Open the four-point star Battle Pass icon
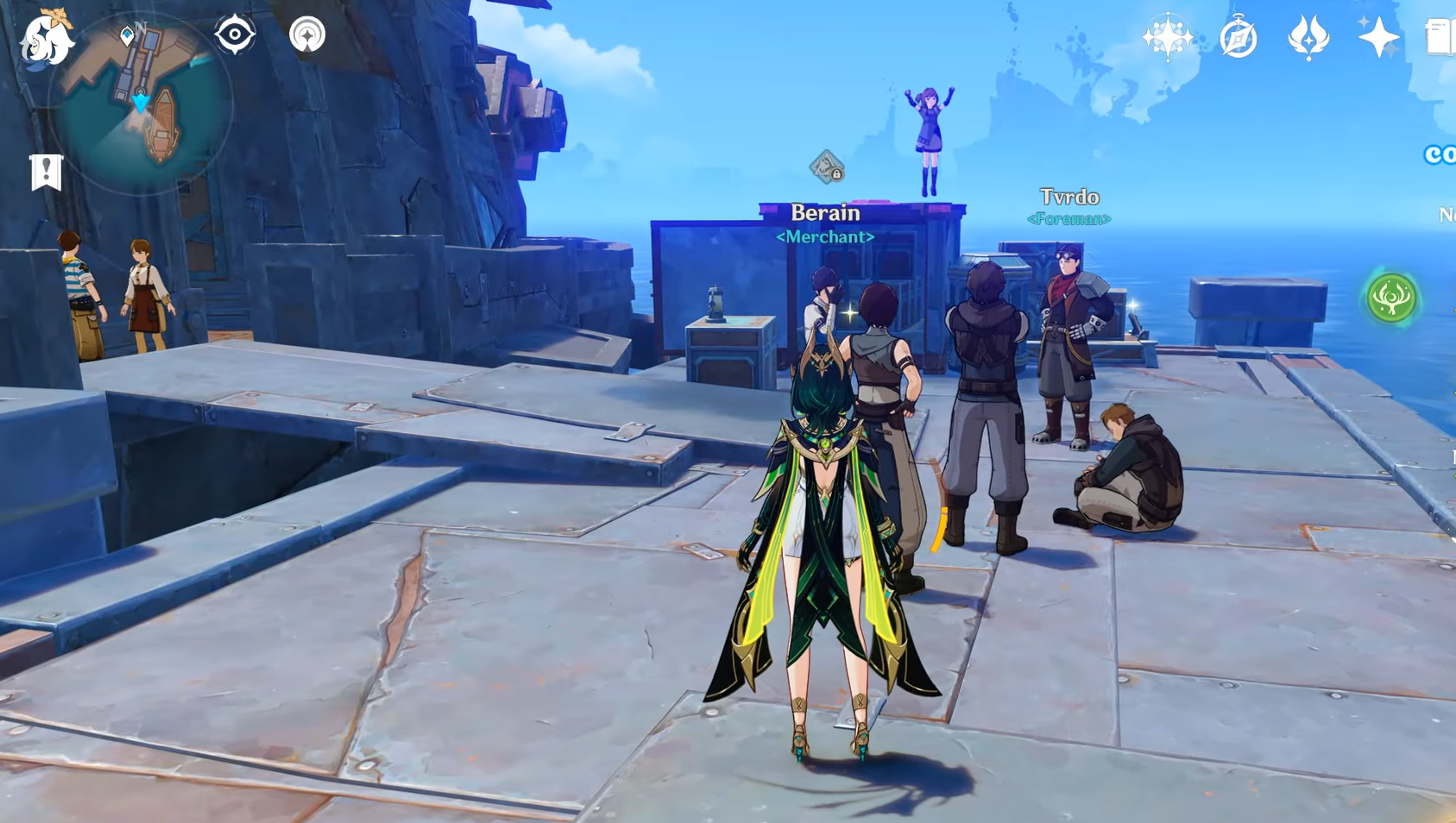This screenshot has height=823, width=1456. pyautogui.click(x=1378, y=37)
